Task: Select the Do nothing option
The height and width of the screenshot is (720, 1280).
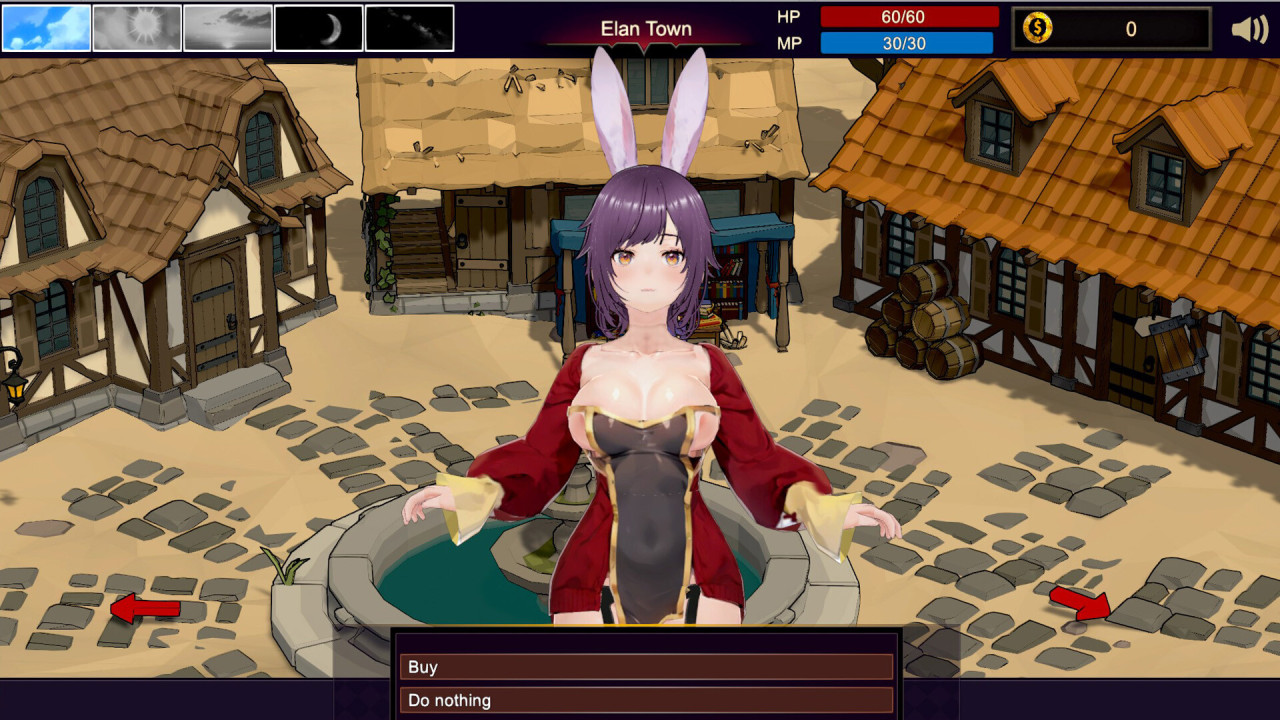Action: coord(646,700)
